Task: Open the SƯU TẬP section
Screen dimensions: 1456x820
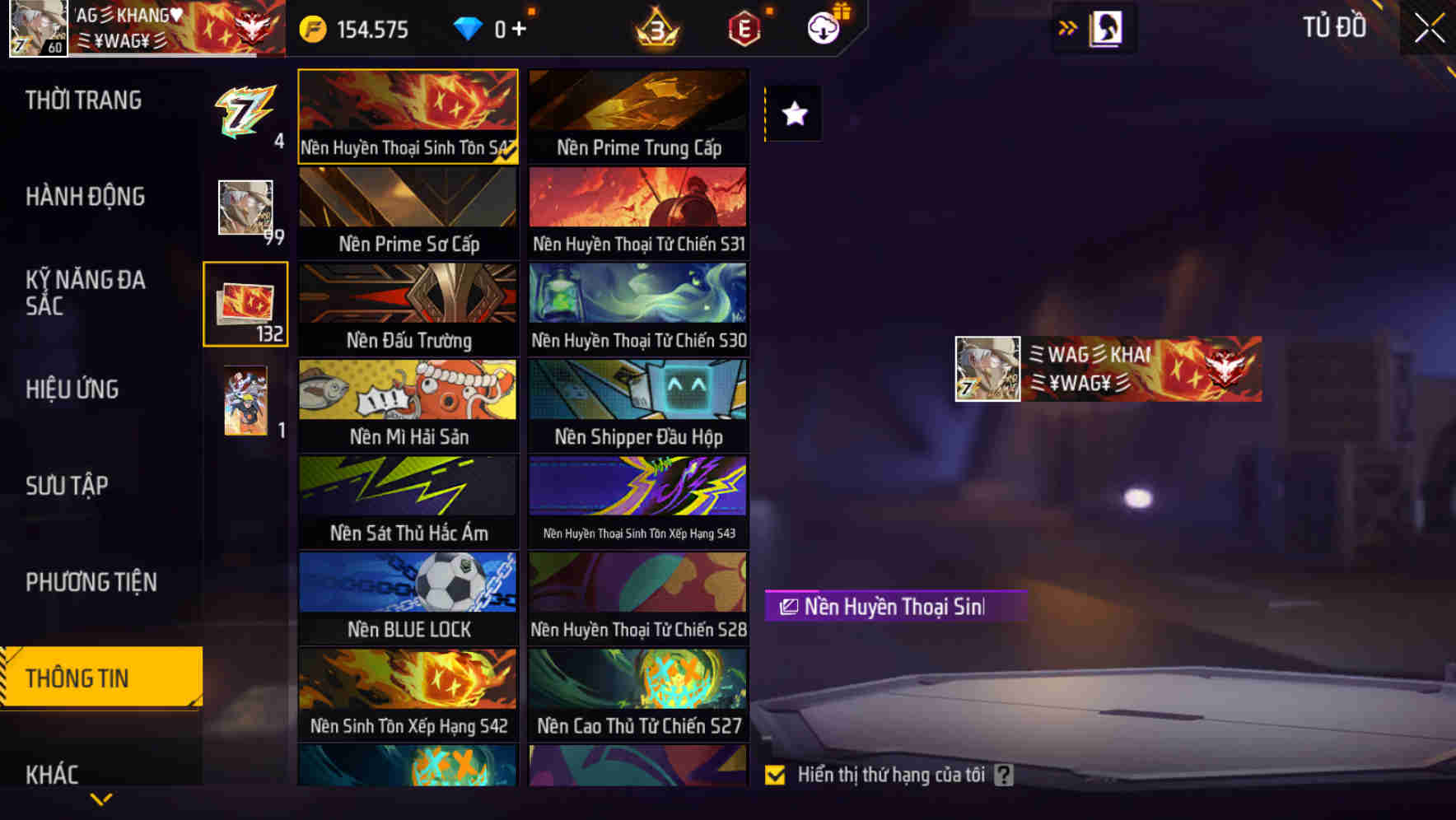Action: click(69, 486)
